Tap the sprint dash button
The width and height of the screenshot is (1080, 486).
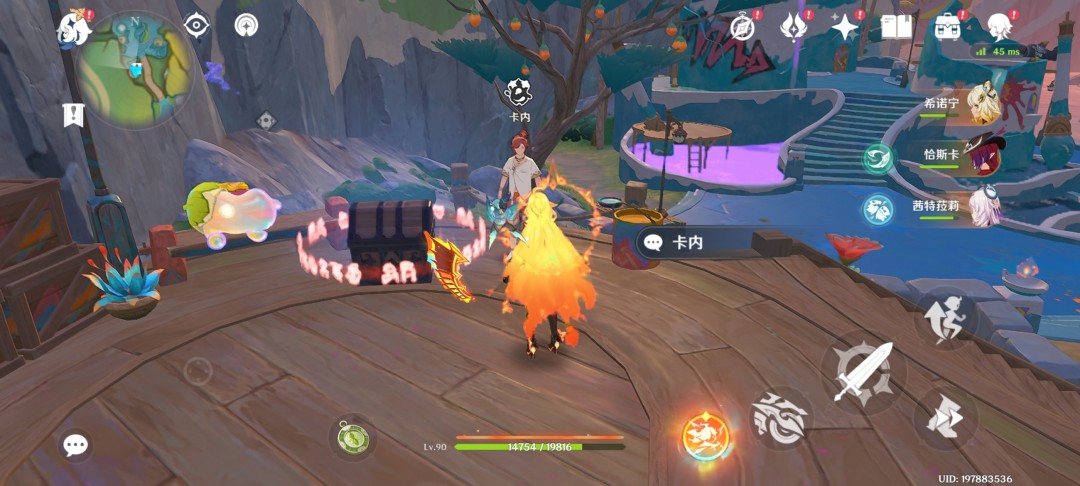[944, 416]
